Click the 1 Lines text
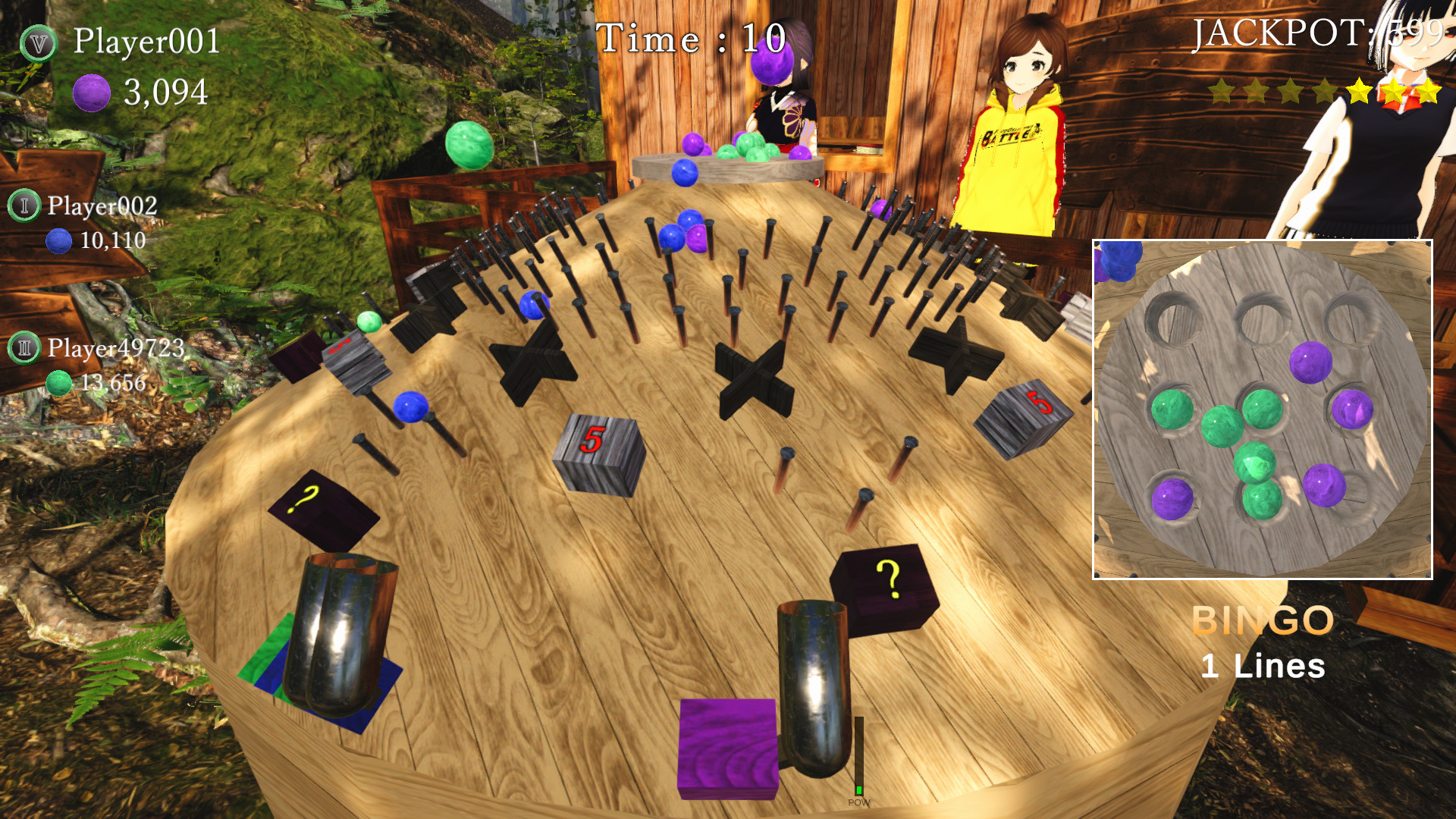 pyautogui.click(x=1263, y=666)
